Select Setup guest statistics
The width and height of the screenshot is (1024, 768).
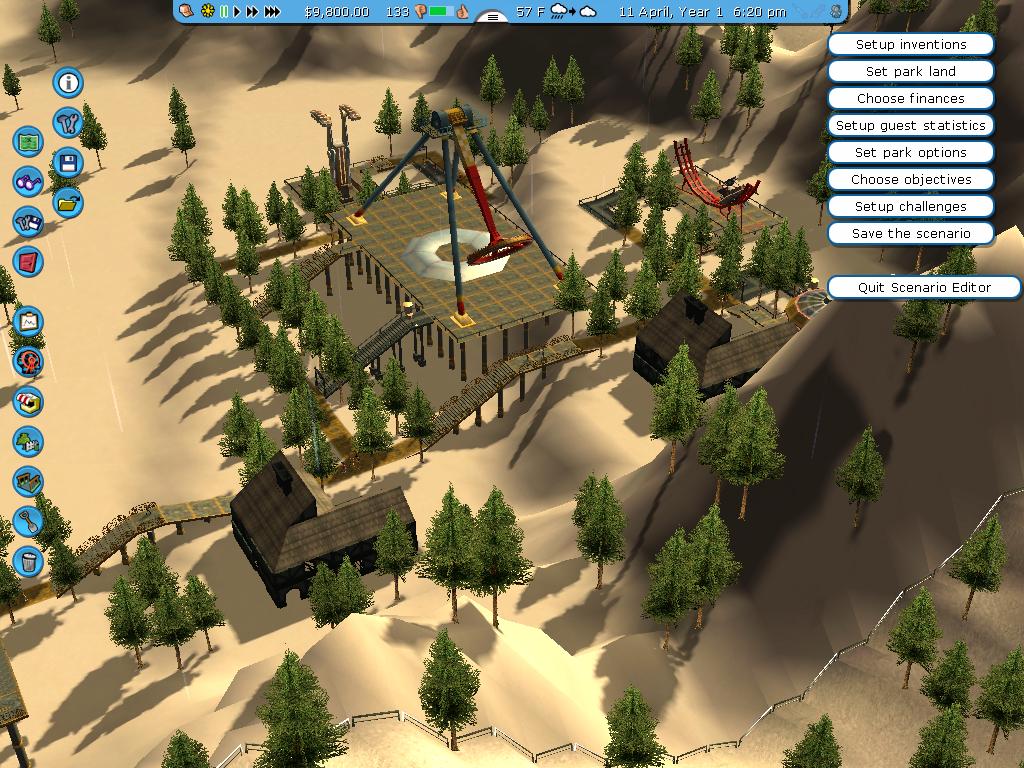pos(910,126)
